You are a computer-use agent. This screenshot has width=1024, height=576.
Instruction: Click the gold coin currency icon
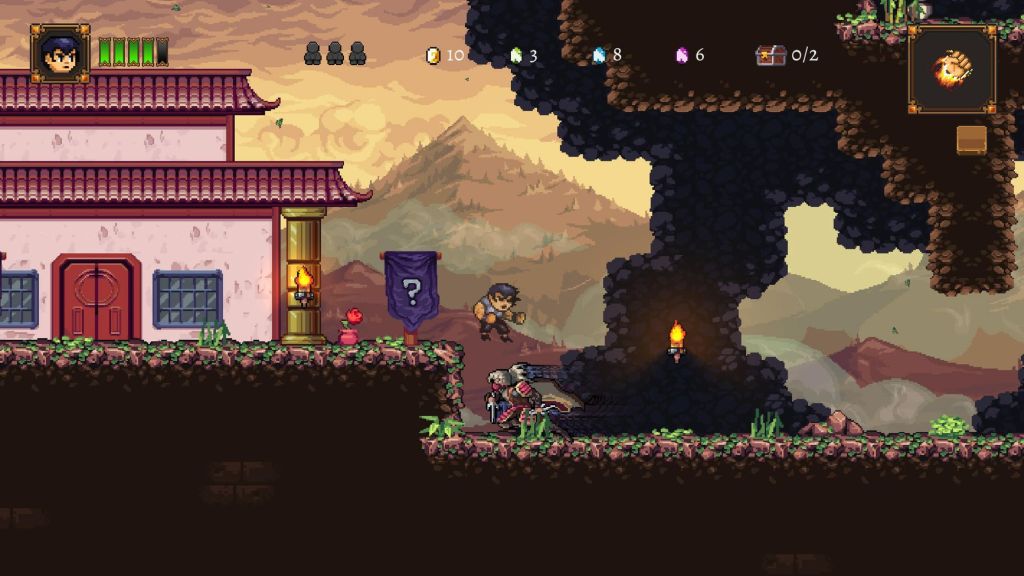[433, 55]
